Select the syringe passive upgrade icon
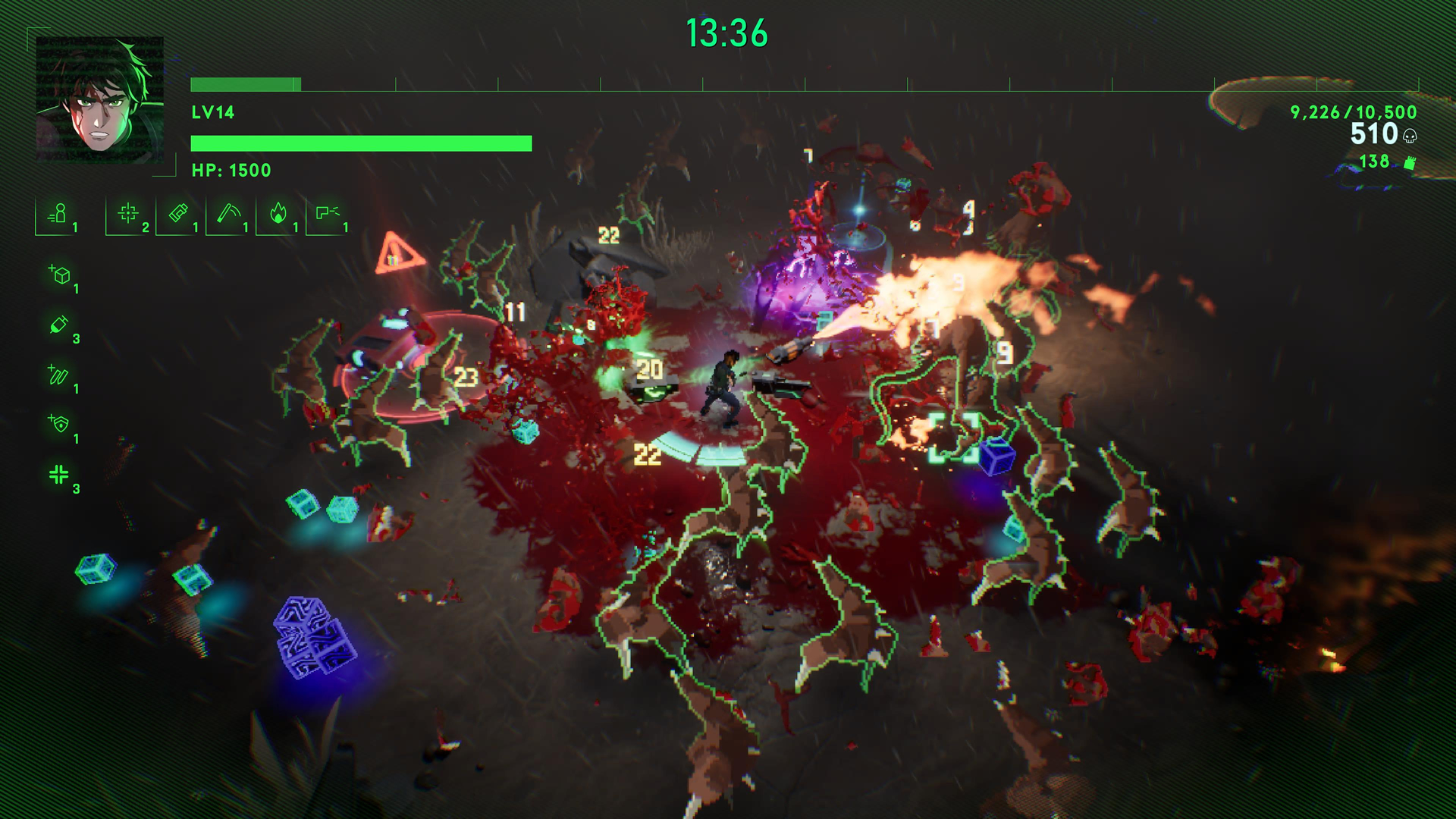The image size is (1456, 819). tap(59, 325)
